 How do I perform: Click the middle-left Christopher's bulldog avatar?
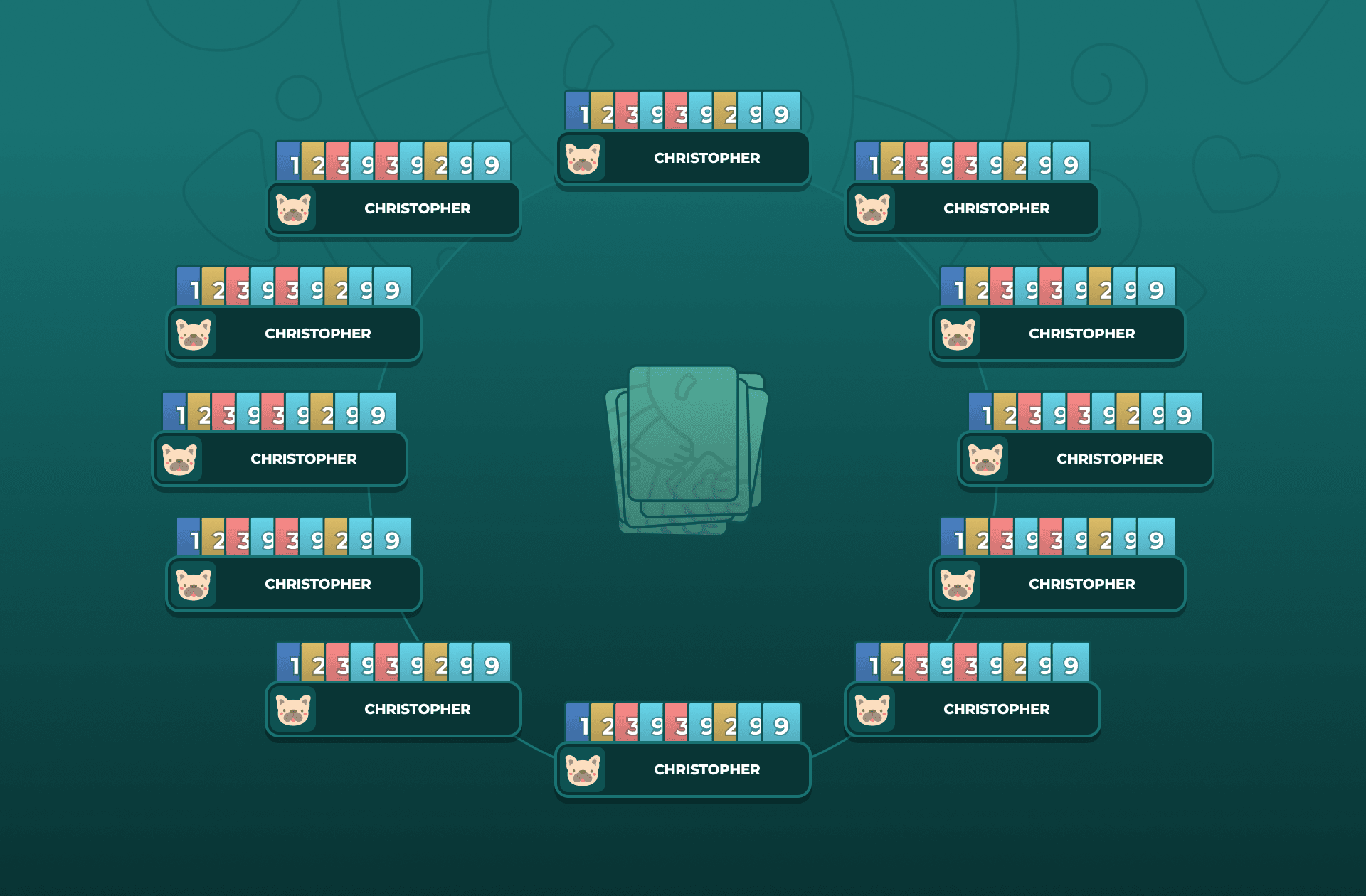(180, 459)
